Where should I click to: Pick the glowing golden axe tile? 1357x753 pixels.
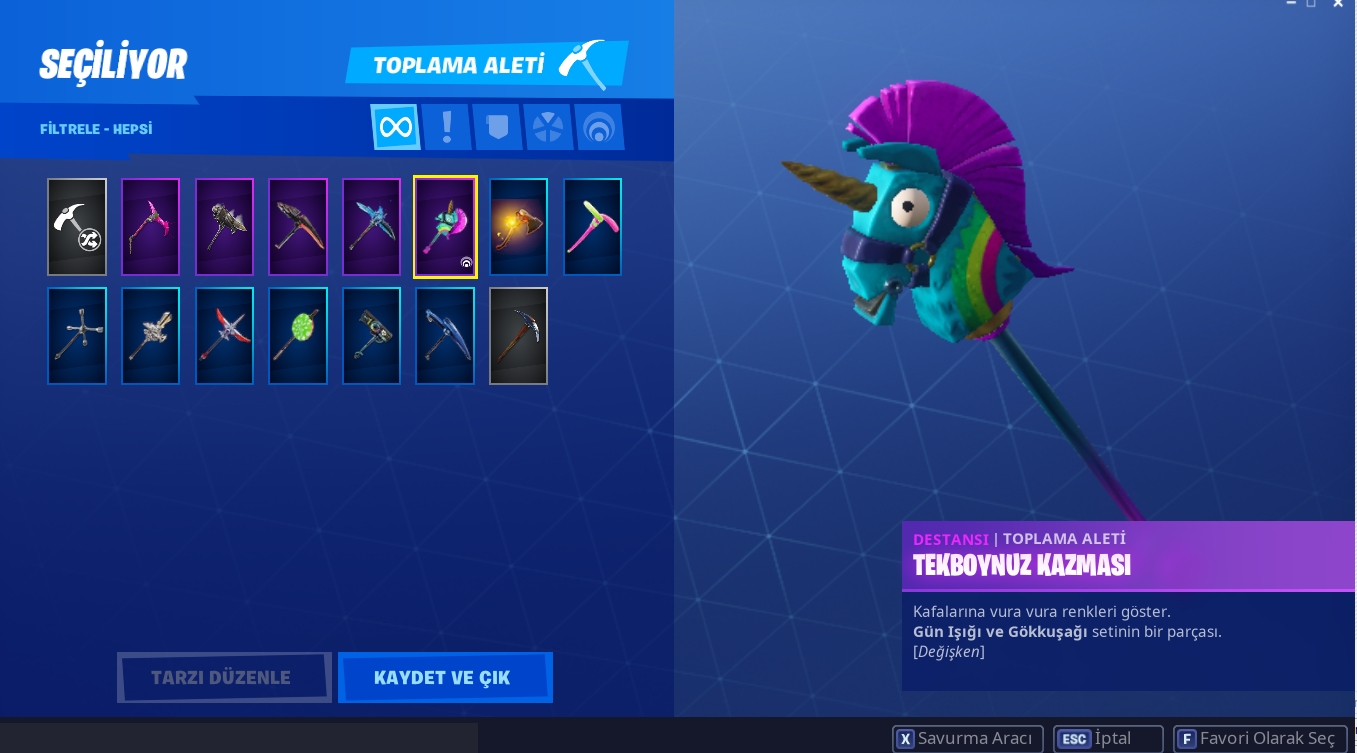coord(519,227)
